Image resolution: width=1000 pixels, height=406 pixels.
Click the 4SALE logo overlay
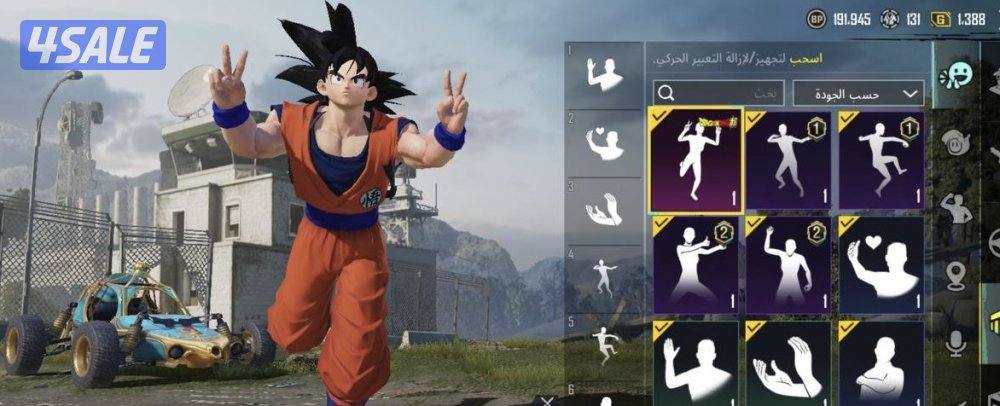coord(92,45)
